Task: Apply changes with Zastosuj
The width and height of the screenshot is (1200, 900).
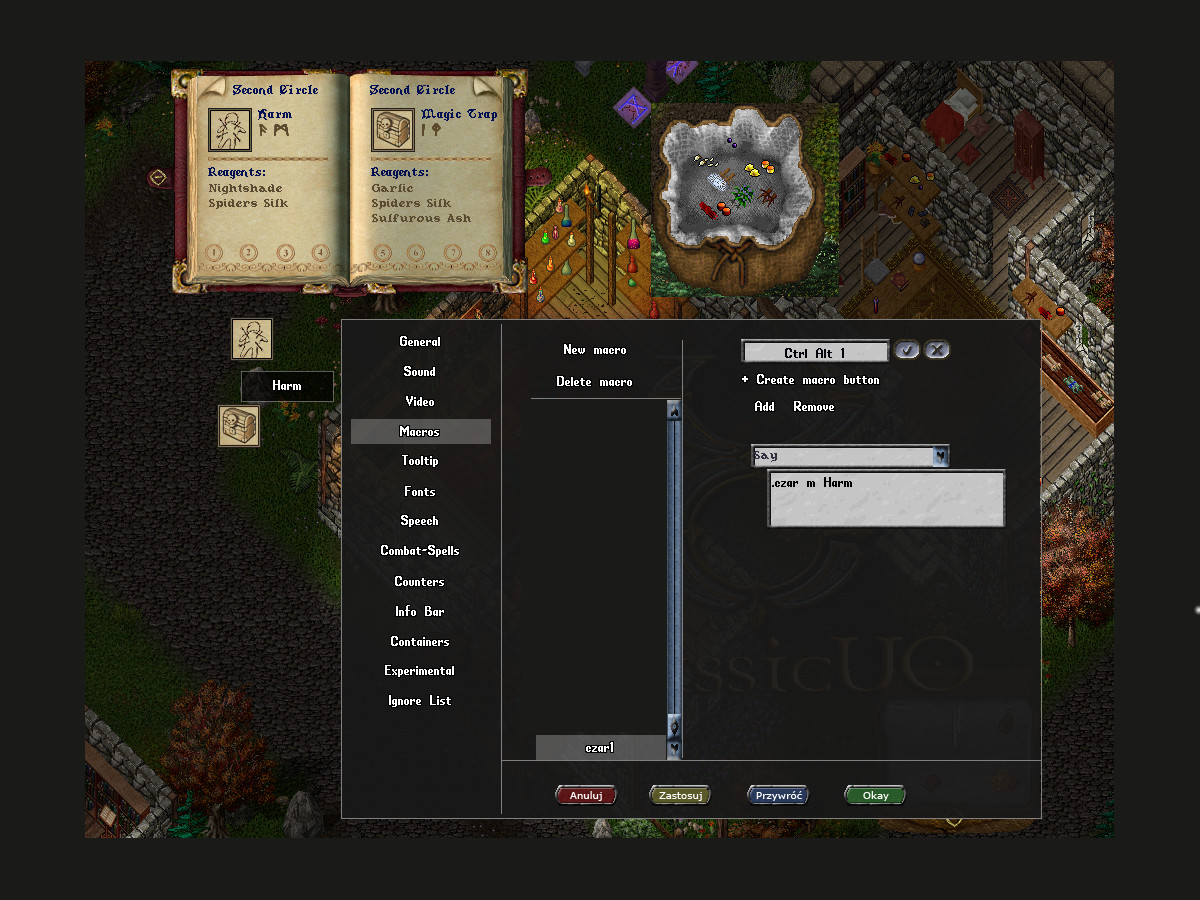Action: pos(680,796)
